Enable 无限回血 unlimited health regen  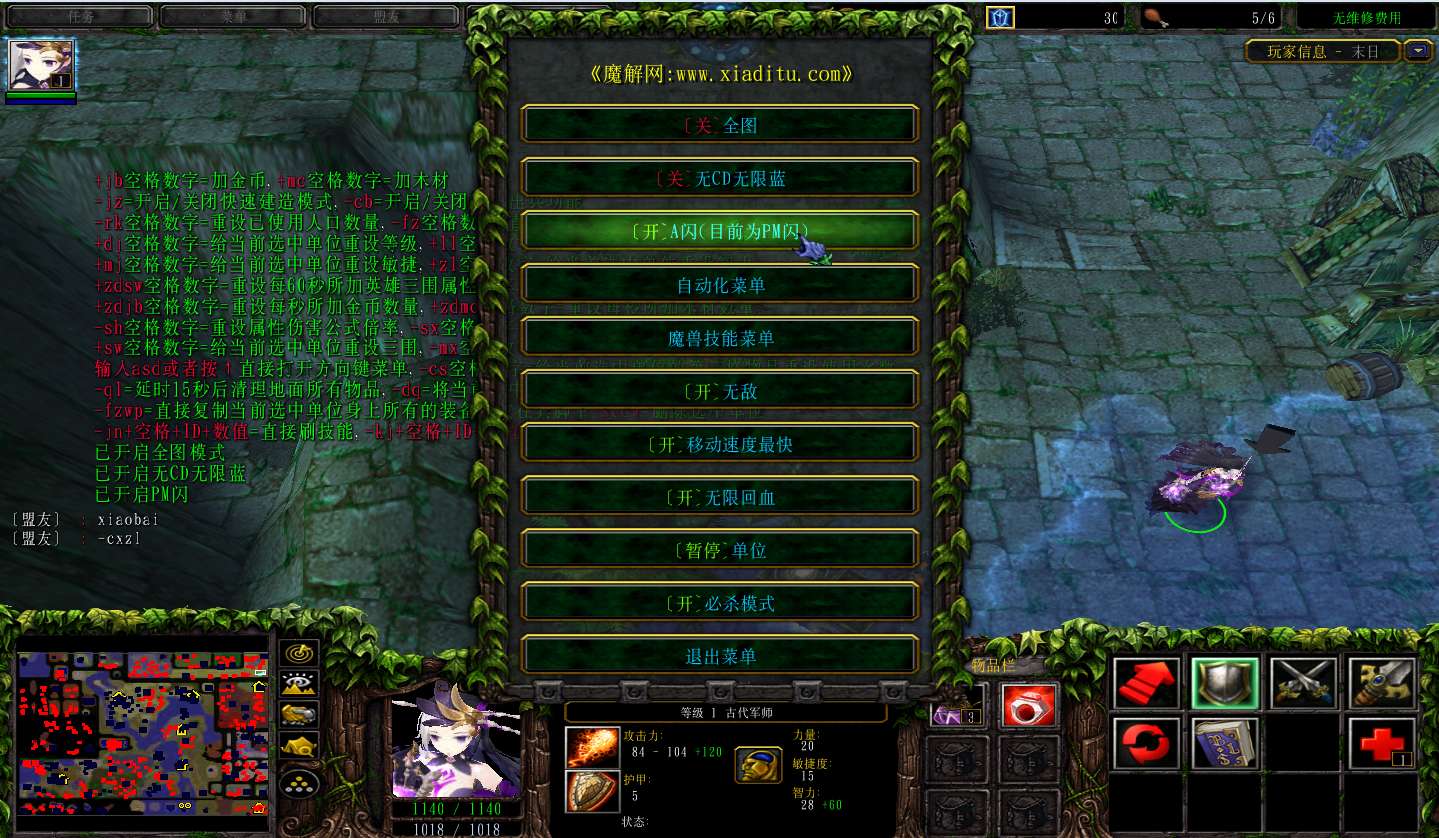[720, 496]
